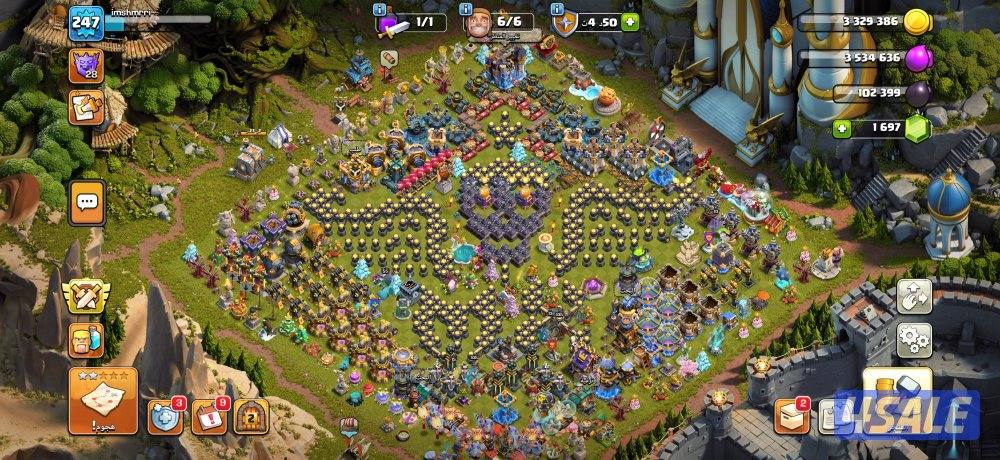Screen dimensions: 1000x460
Task: Add more shield with the green plus
Action: point(630,22)
